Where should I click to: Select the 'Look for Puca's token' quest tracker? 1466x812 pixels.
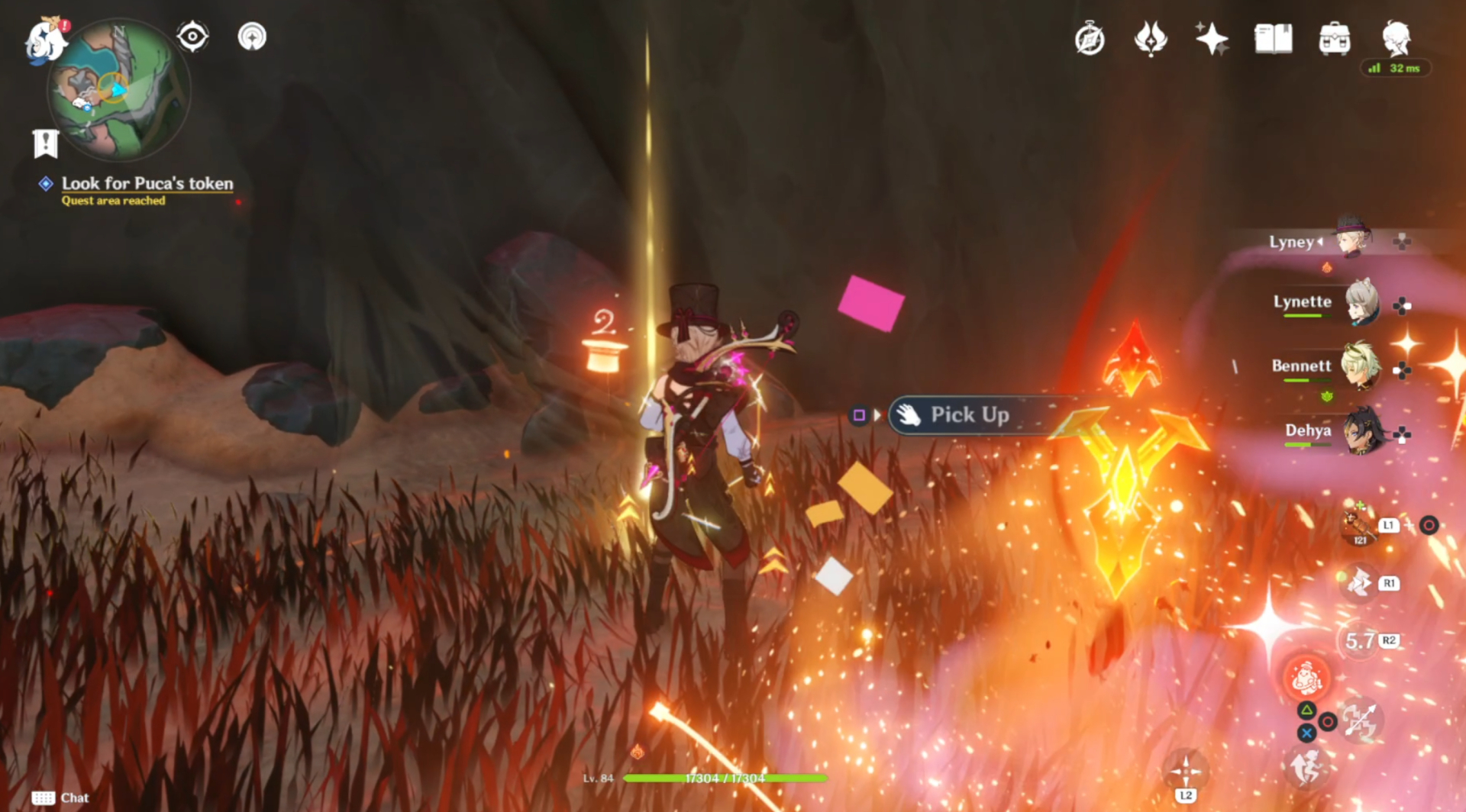coord(147,184)
